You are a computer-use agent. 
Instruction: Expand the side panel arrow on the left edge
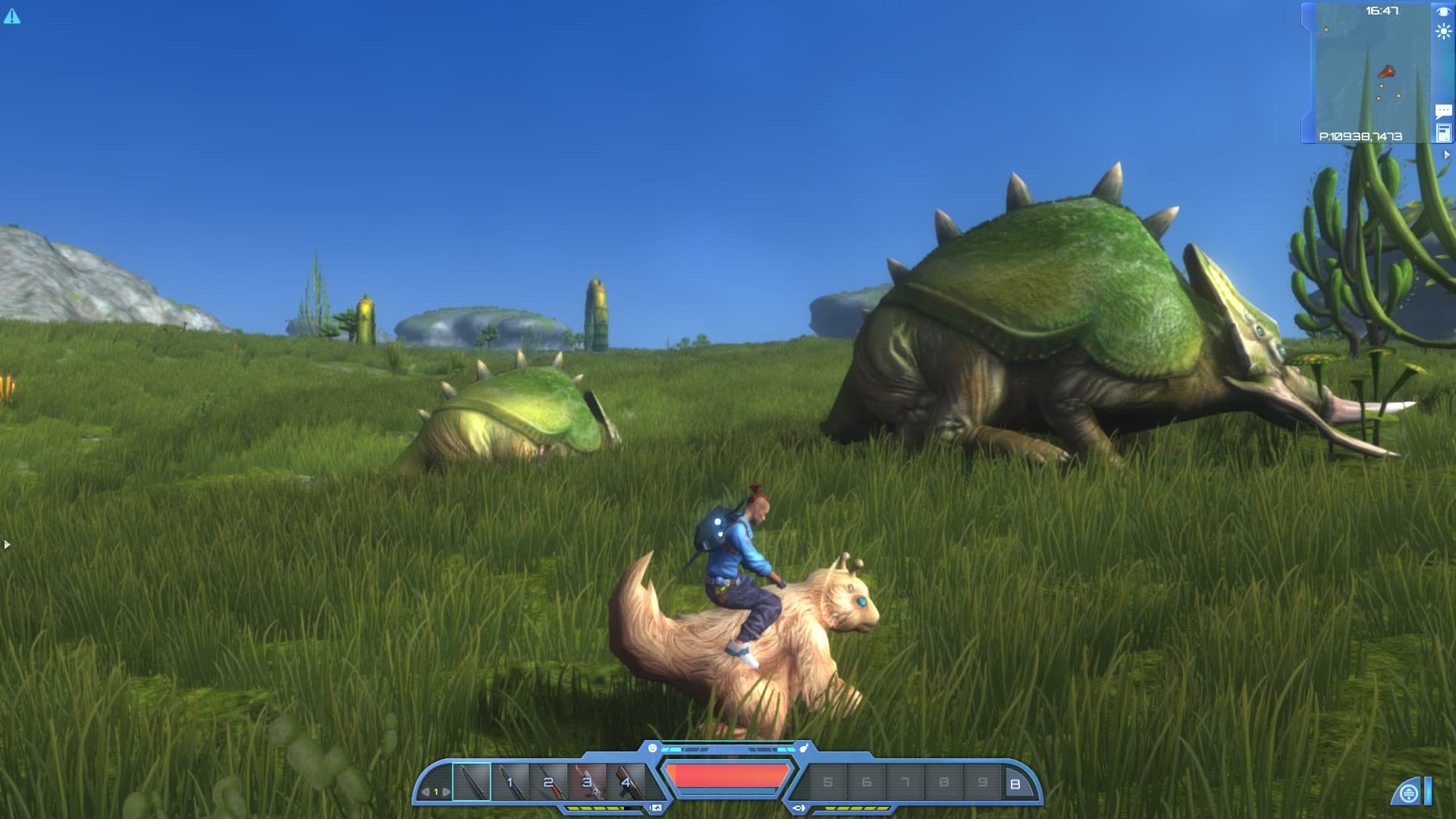pyautogui.click(x=6, y=543)
